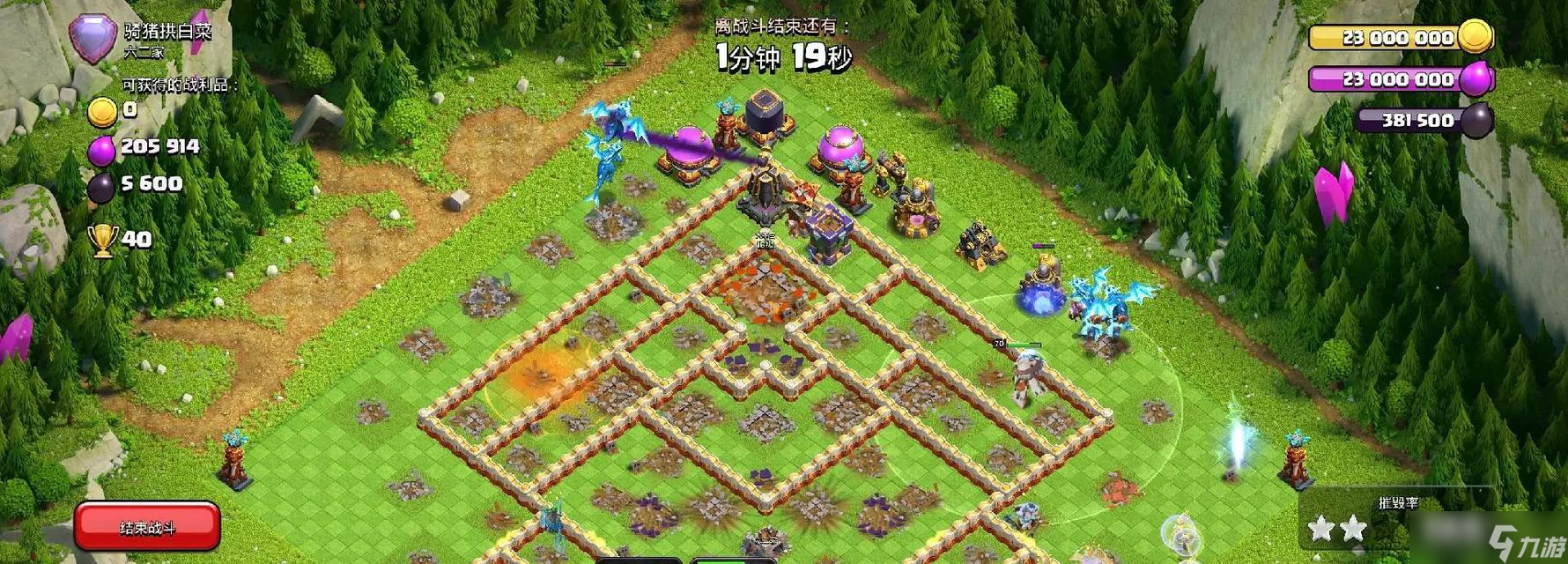Select the opponent name 骑猪拱白菜

coord(167,32)
